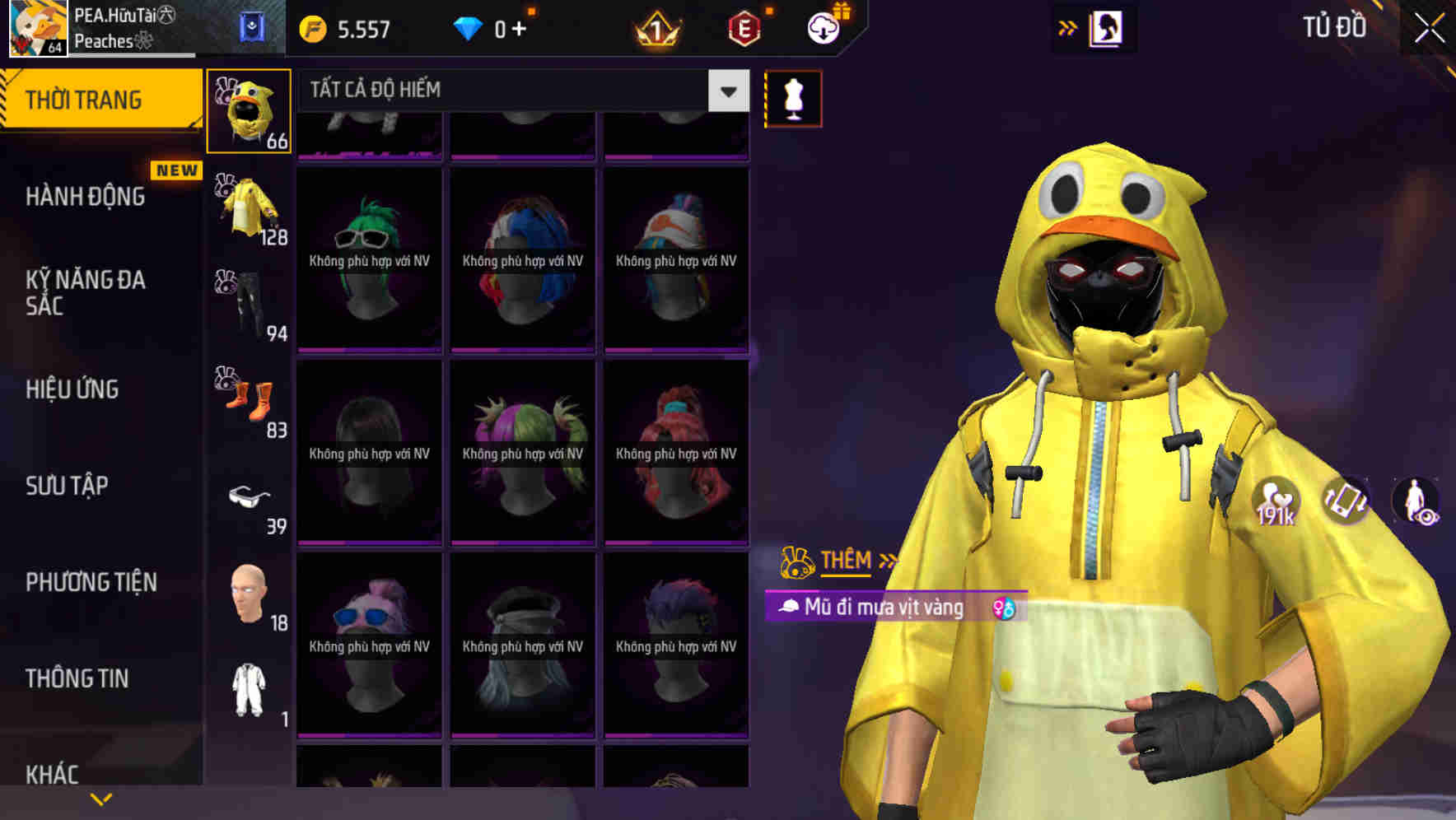
Task: Expand the double-chevron beside the magazine icon
Action: click(1066, 26)
